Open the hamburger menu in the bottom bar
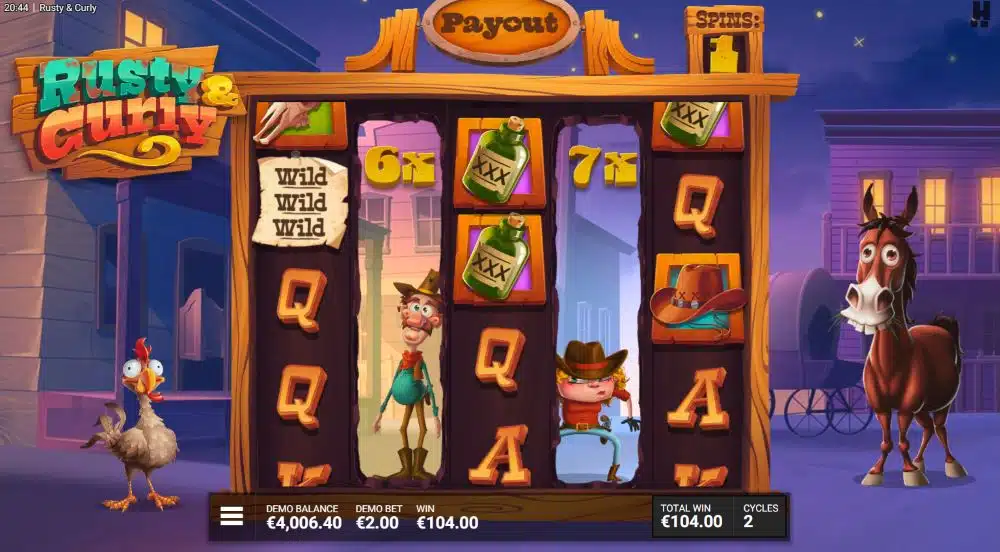Viewport: 1000px width, 552px height. (x=232, y=516)
